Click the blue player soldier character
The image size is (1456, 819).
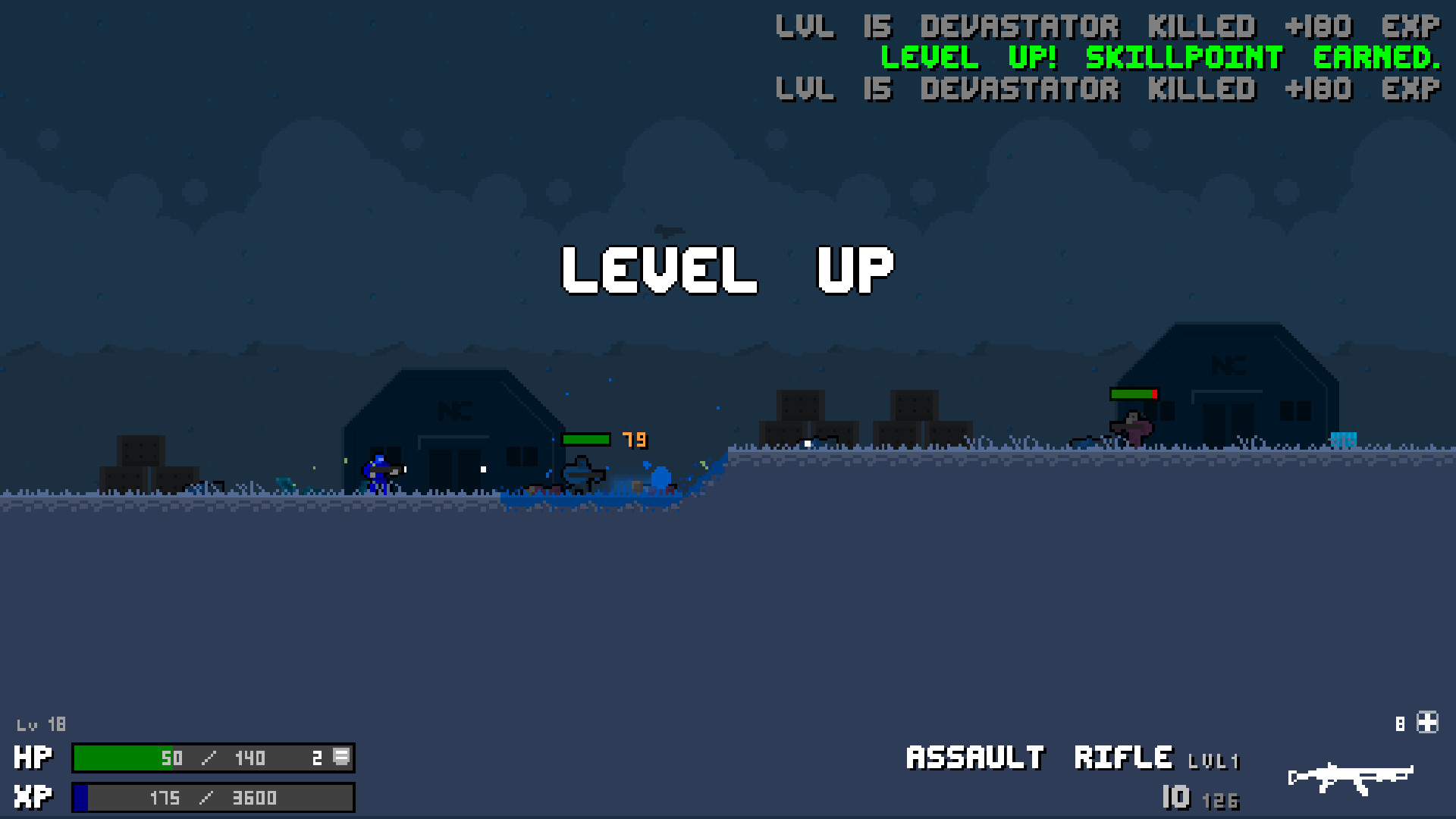[x=379, y=470]
